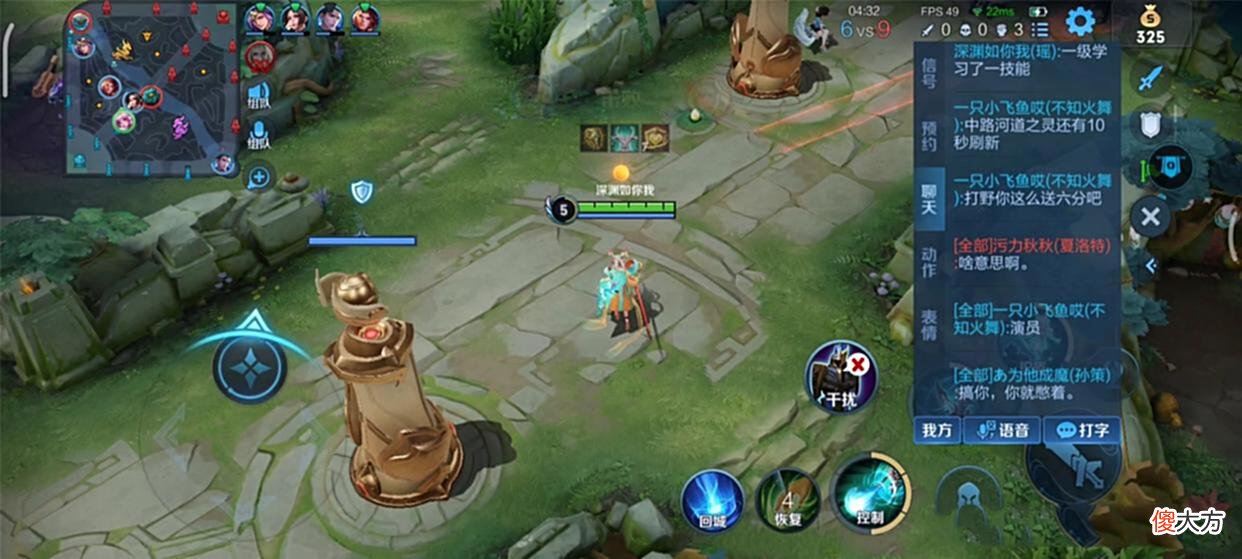
Task: Click the battlefield minimap
Action: 152,88
